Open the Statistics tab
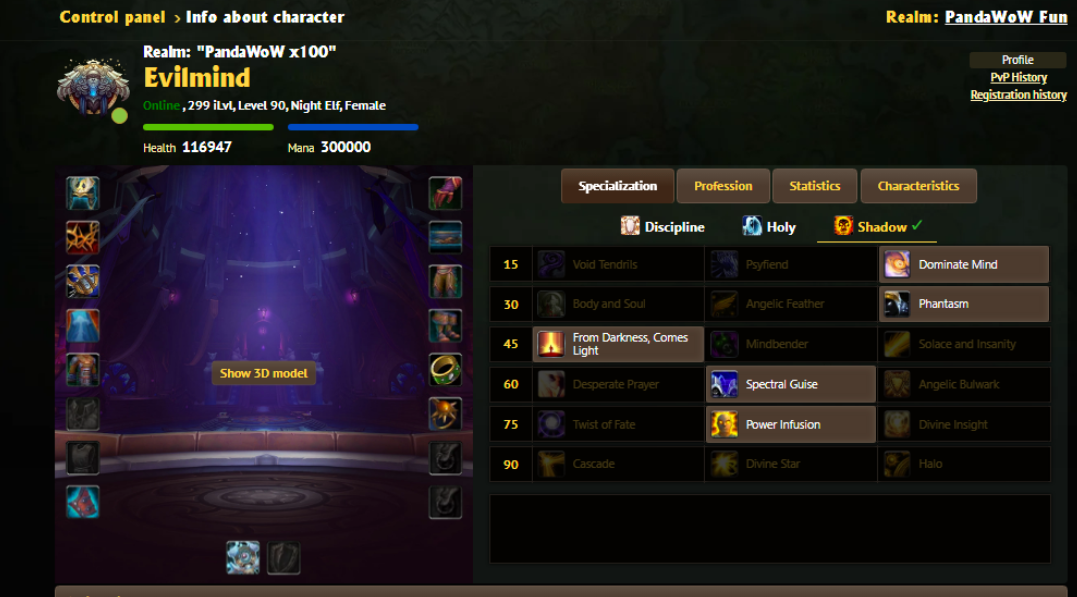 click(814, 186)
